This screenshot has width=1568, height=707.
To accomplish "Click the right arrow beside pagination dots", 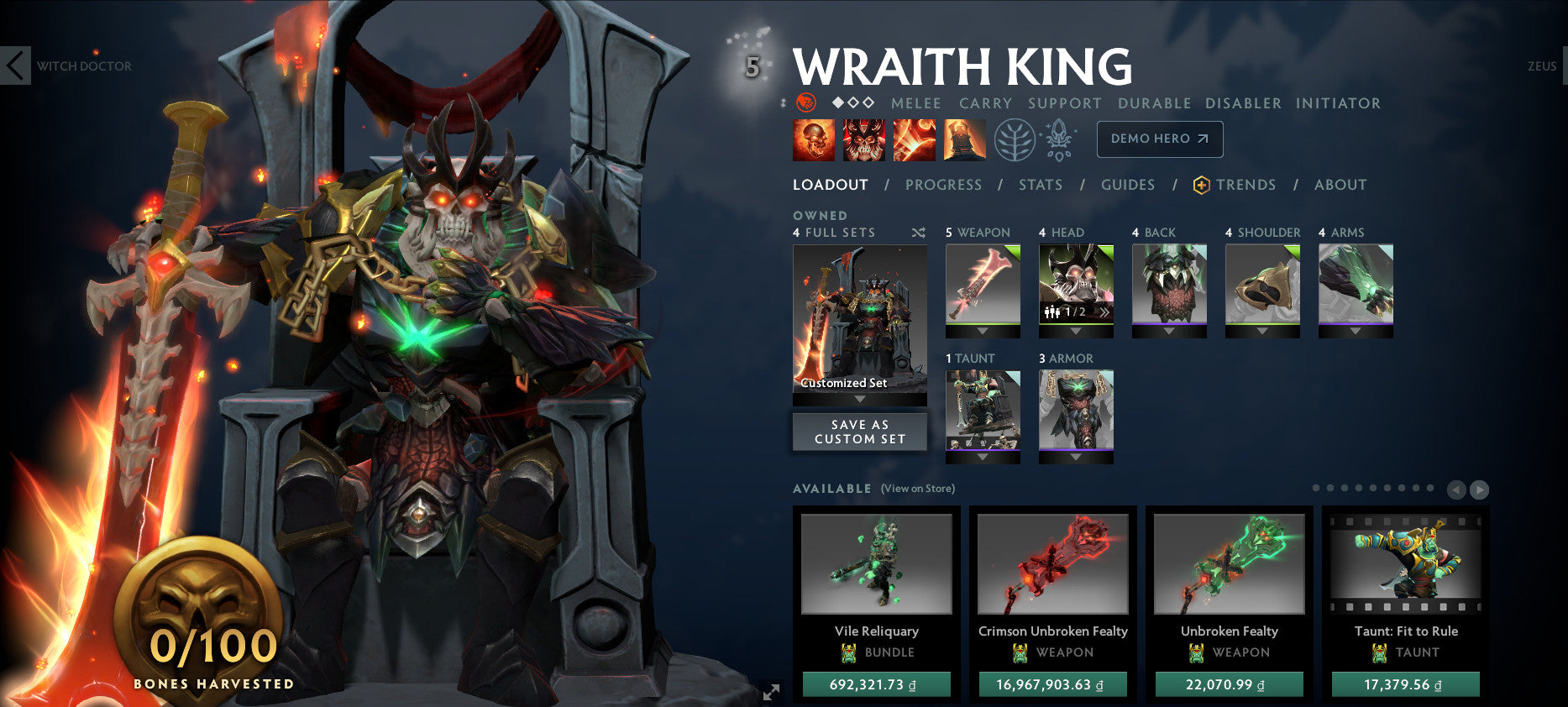I will 1479,490.
